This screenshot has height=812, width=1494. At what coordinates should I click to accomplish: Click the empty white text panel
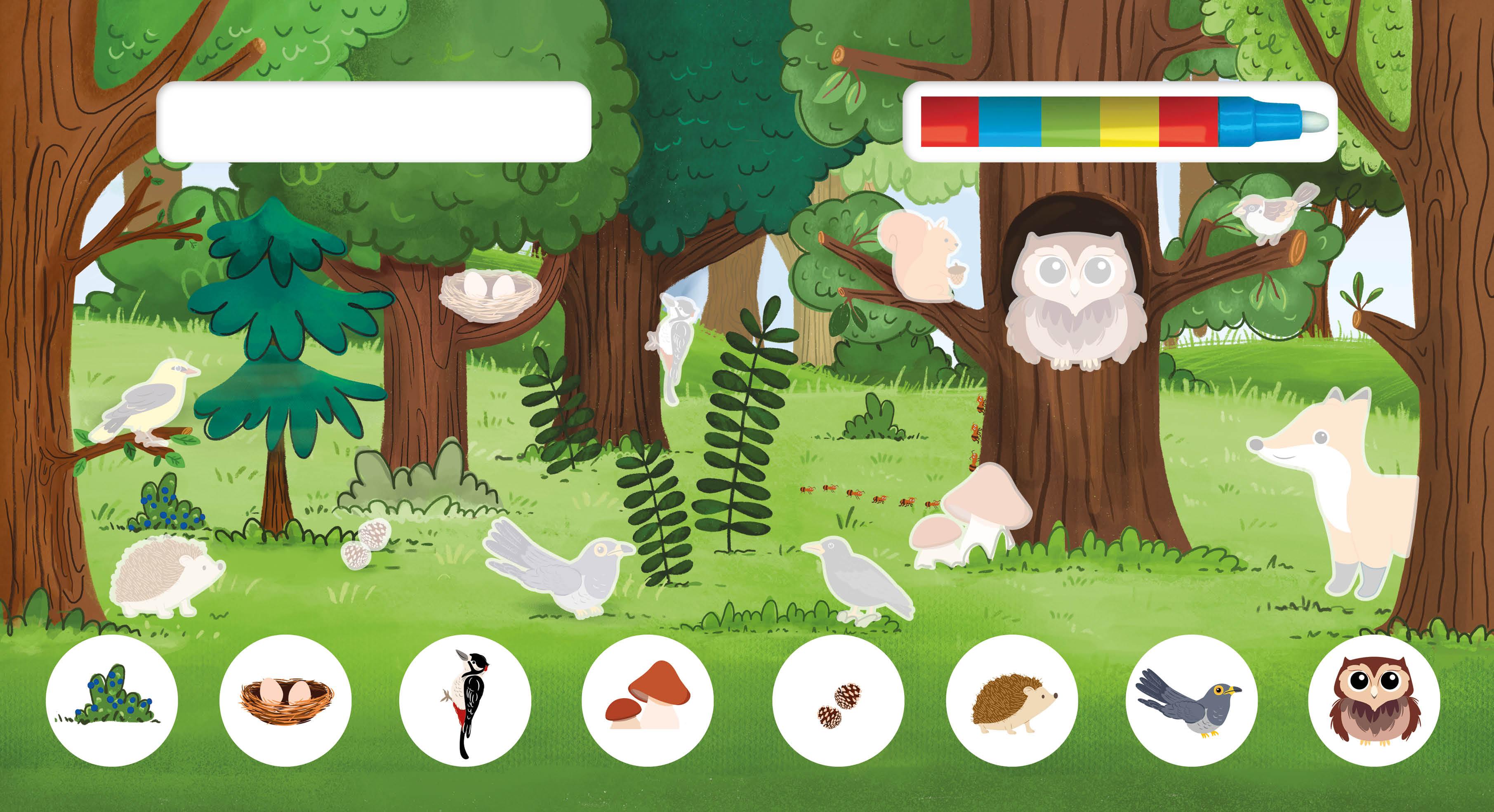(374, 122)
